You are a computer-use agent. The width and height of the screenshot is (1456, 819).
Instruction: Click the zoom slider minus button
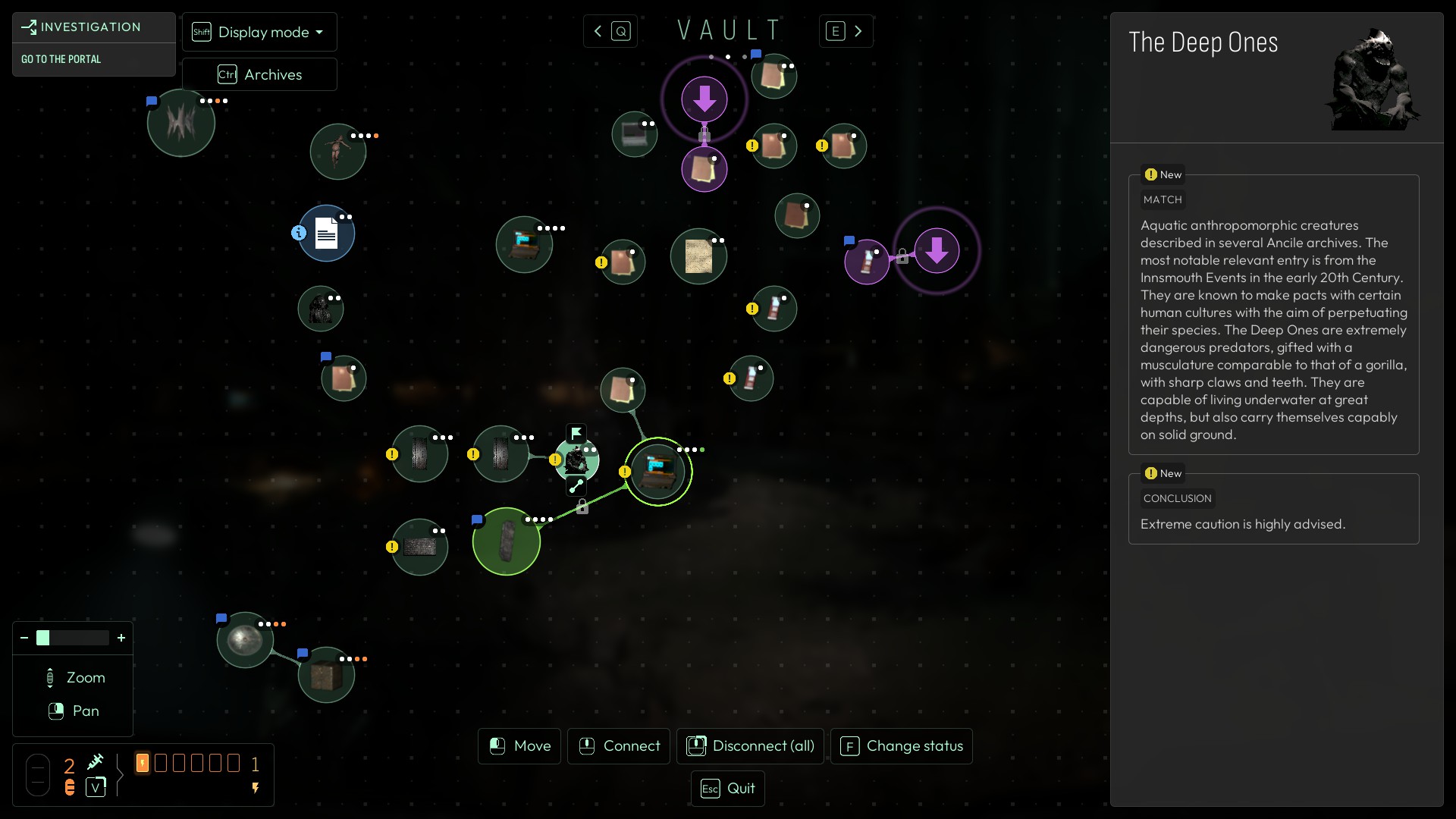pos(24,638)
